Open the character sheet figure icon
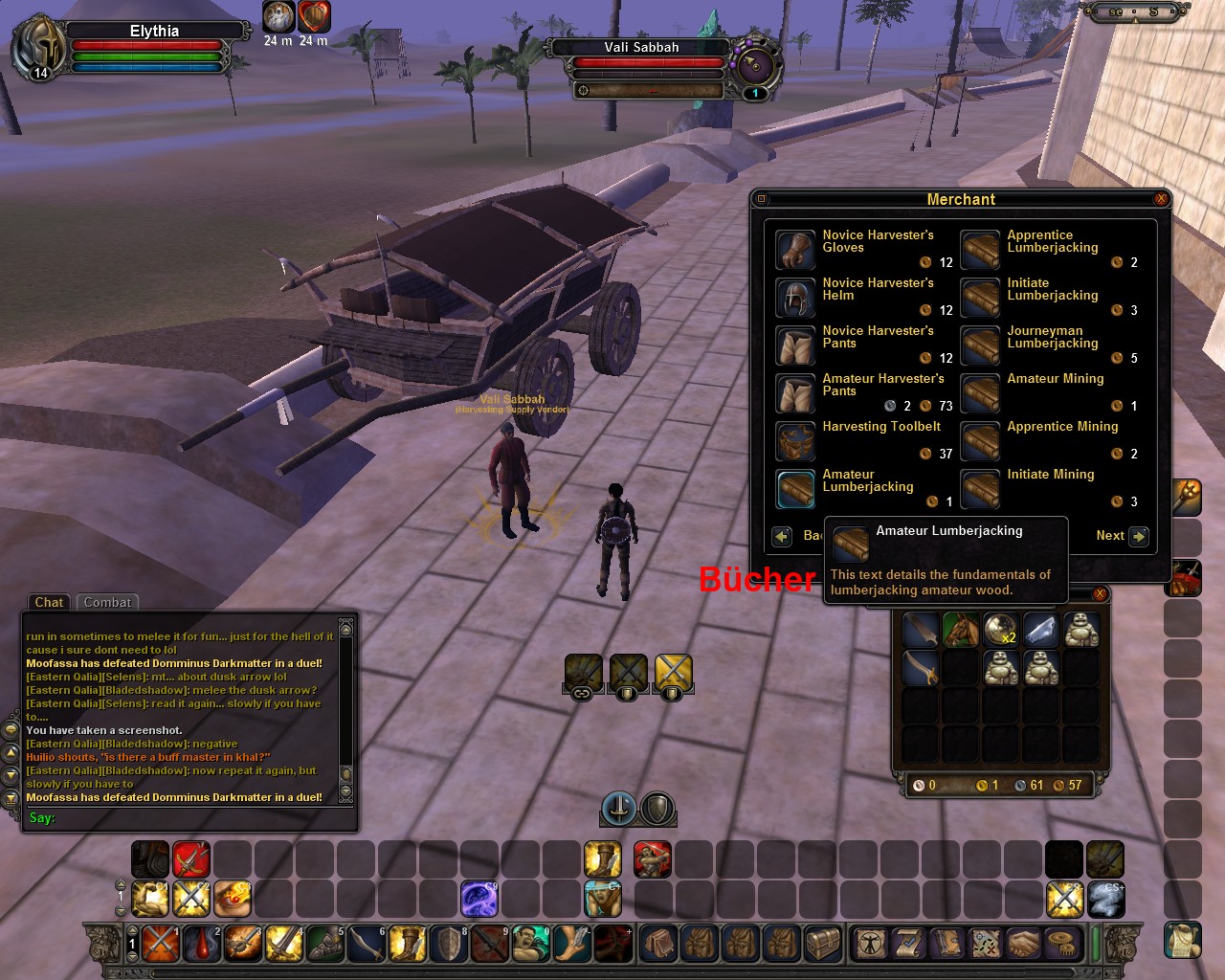 pos(871,944)
